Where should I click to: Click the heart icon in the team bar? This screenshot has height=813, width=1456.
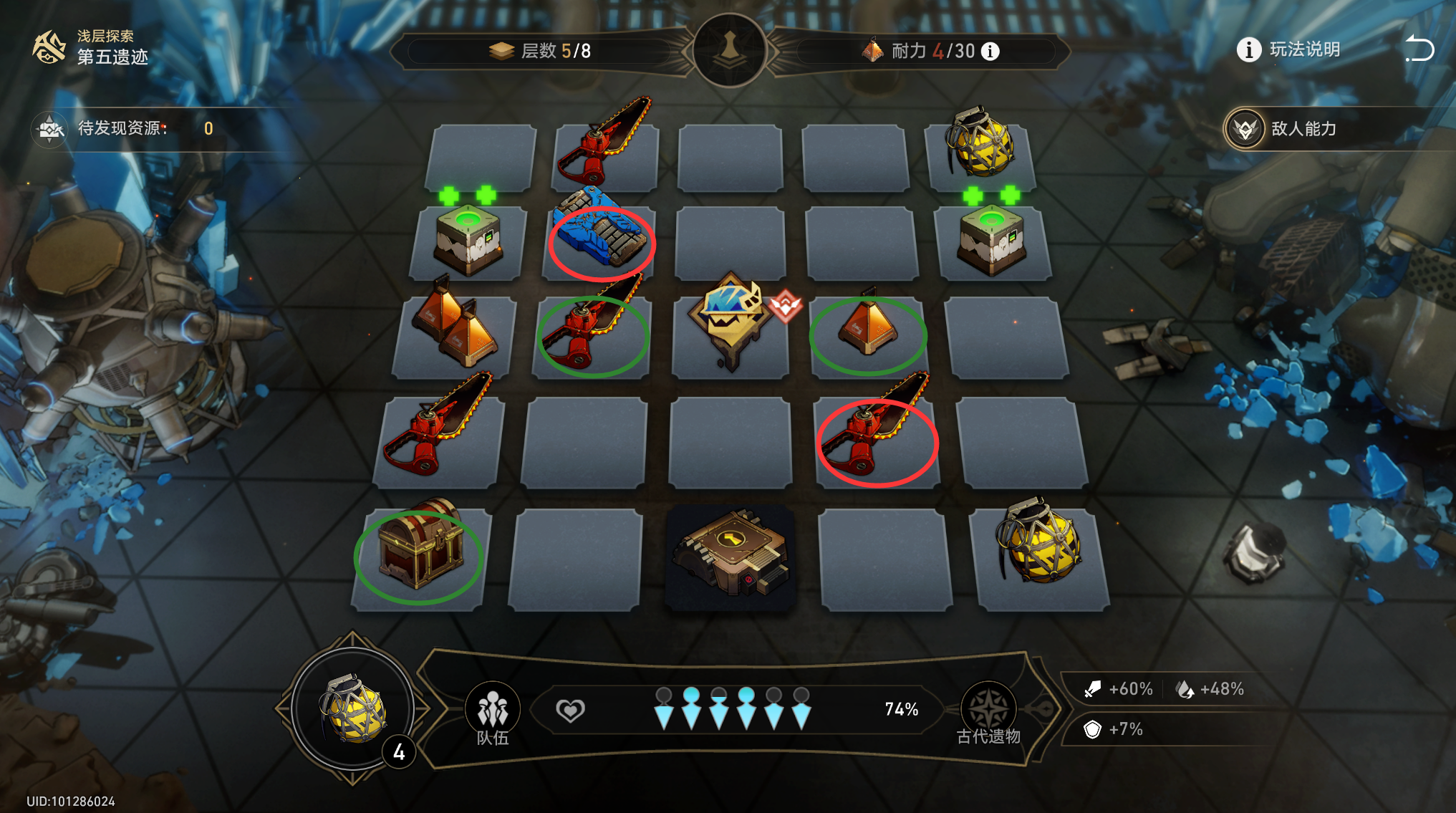click(x=570, y=710)
